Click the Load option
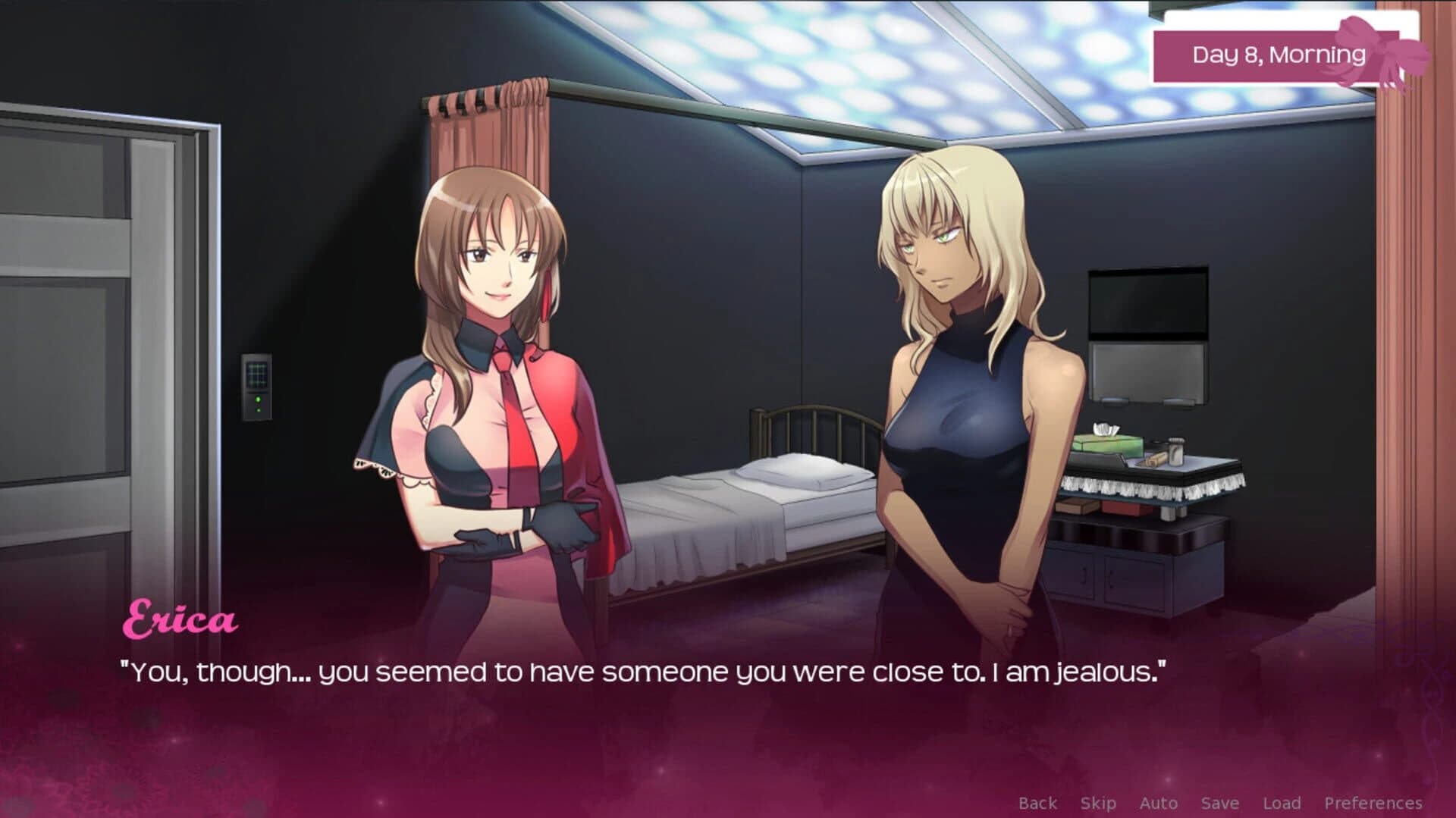Viewport: 1456px width, 818px height. coord(1283,802)
